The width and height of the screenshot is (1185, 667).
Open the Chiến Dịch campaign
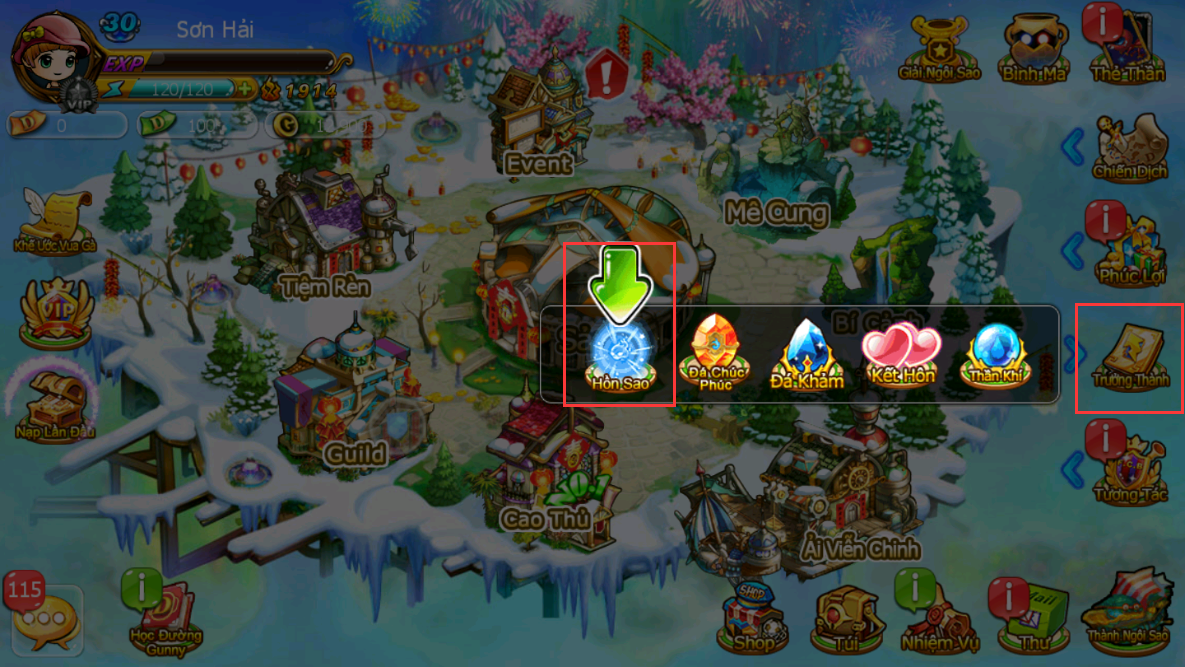[x=1130, y=148]
